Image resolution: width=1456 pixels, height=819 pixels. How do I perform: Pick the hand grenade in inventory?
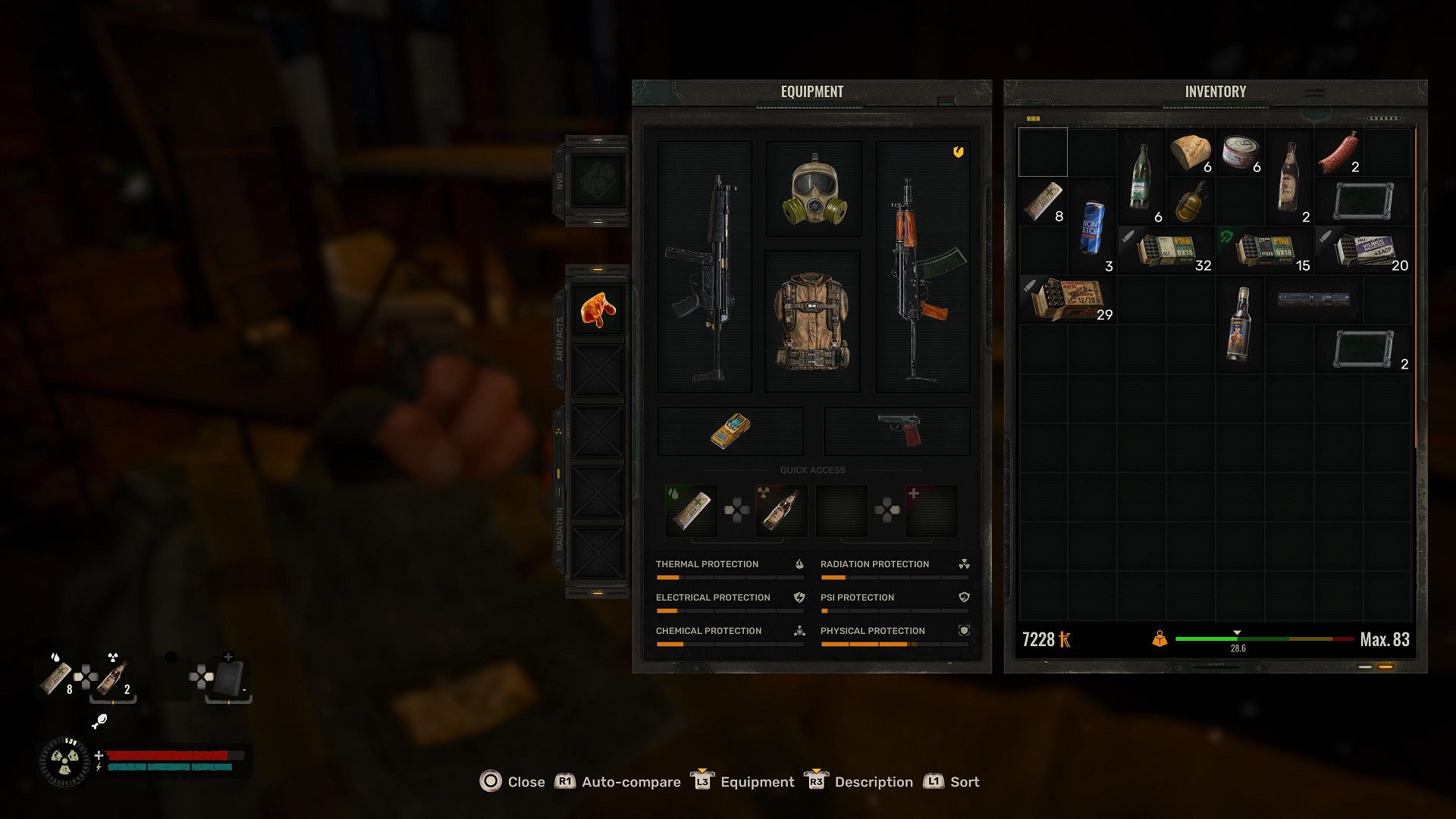(1191, 202)
